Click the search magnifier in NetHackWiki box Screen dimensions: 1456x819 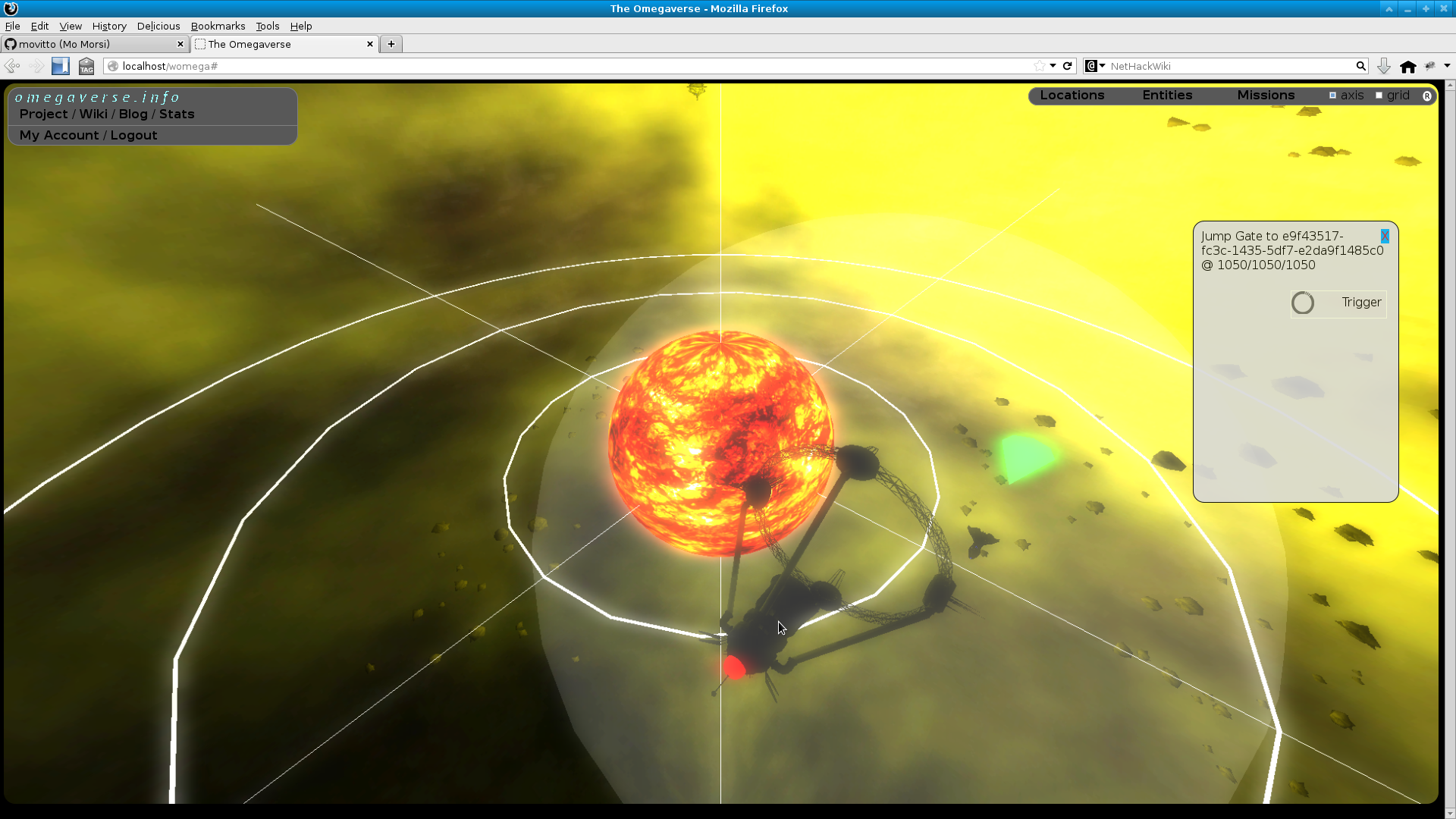(1361, 66)
